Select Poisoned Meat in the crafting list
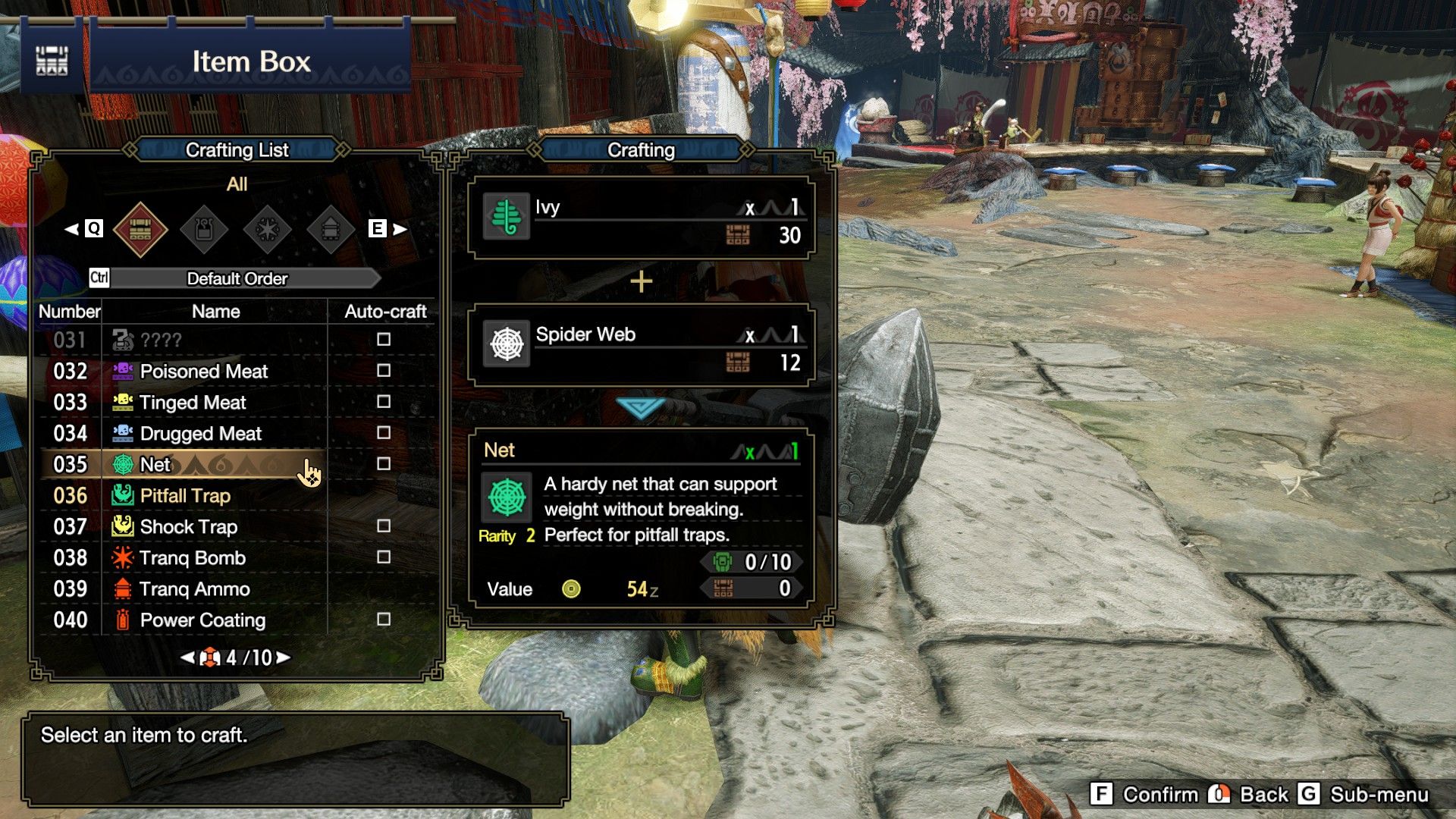This screenshot has height=819, width=1456. [203, 371]
